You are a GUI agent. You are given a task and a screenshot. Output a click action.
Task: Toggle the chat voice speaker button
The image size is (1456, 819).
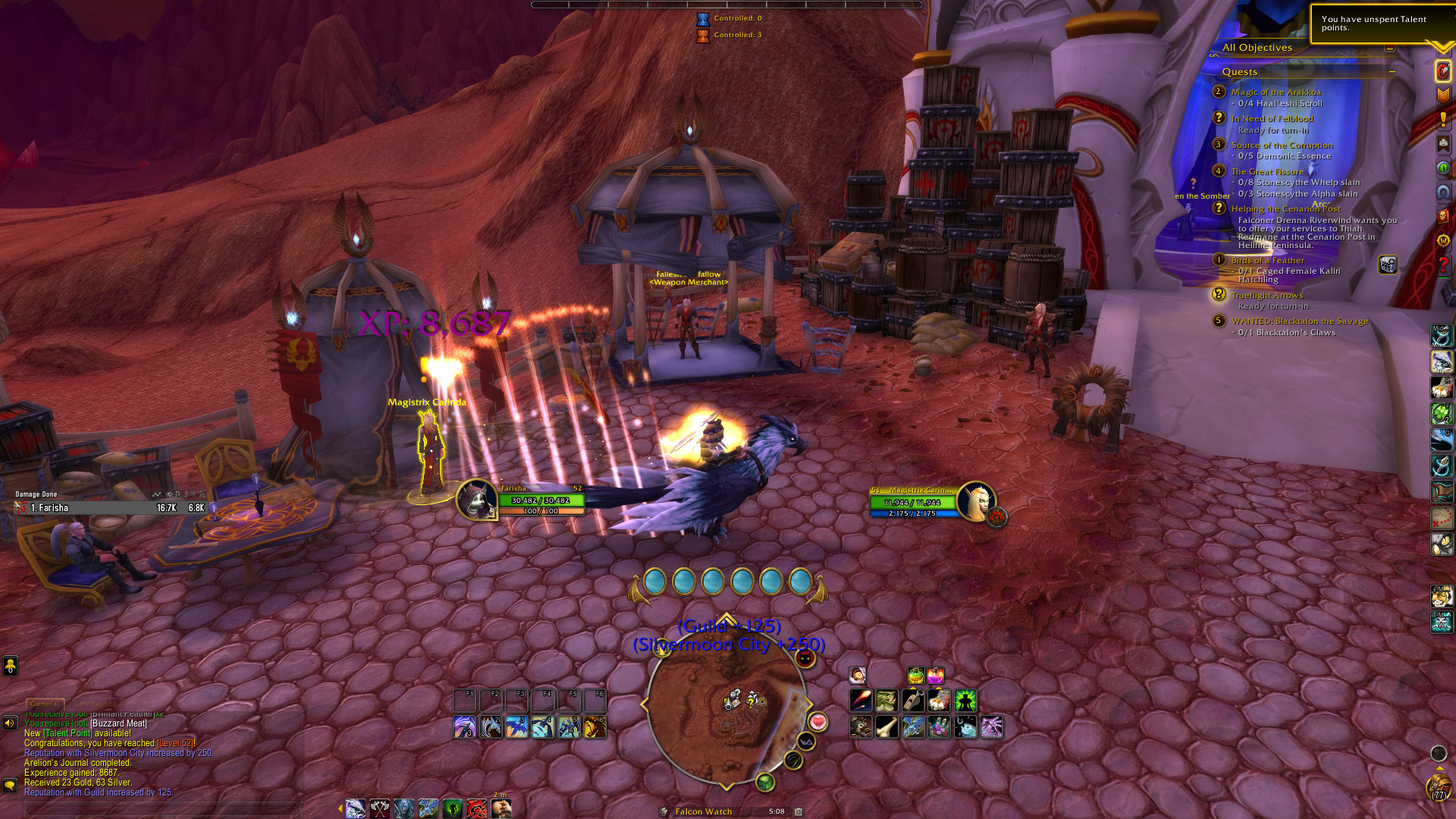pos(10,723)
